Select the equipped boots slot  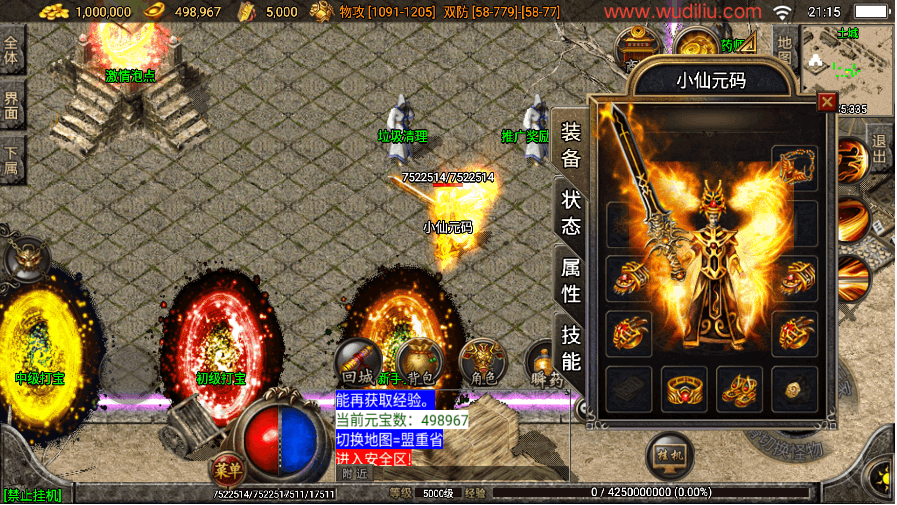click(x=739, y=389)
